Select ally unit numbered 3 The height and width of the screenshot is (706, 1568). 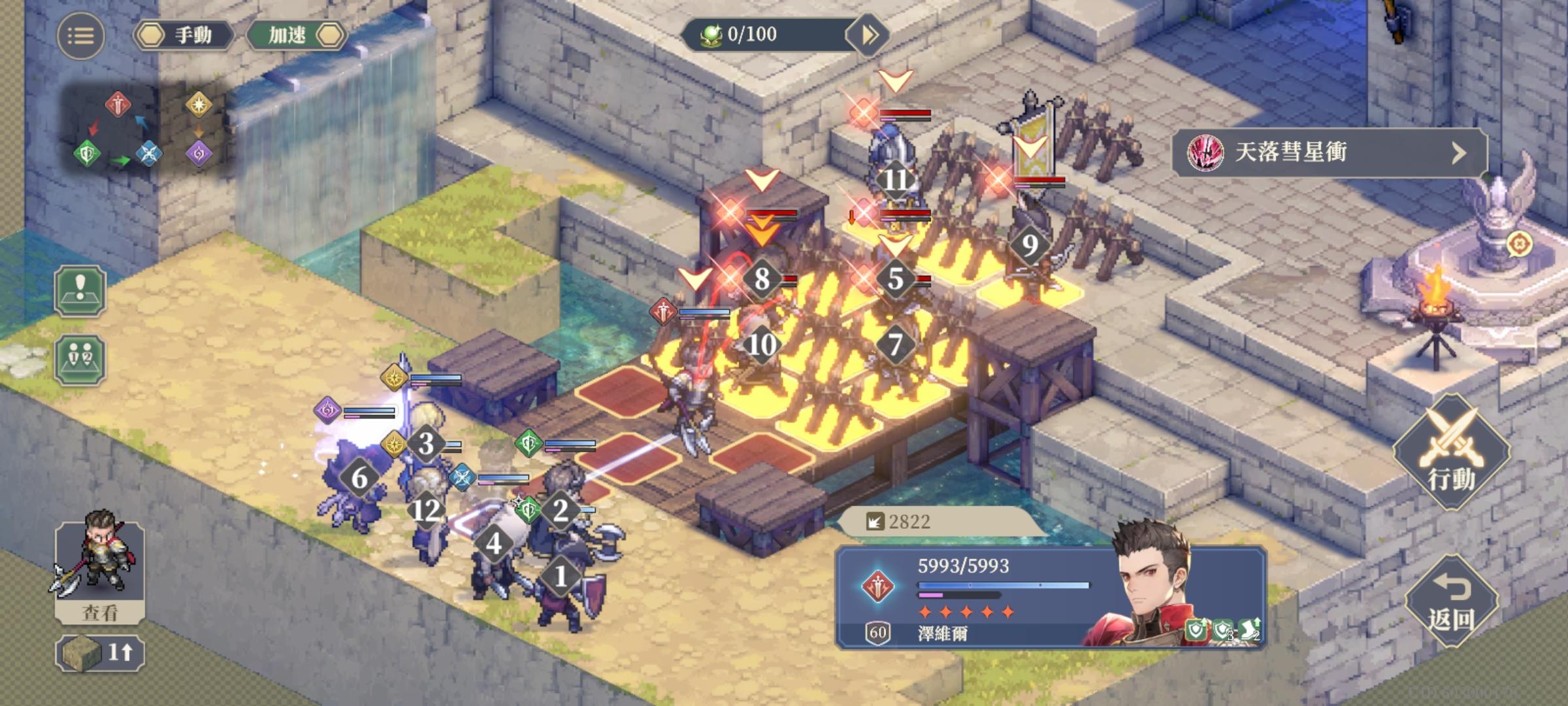[426, 444]
